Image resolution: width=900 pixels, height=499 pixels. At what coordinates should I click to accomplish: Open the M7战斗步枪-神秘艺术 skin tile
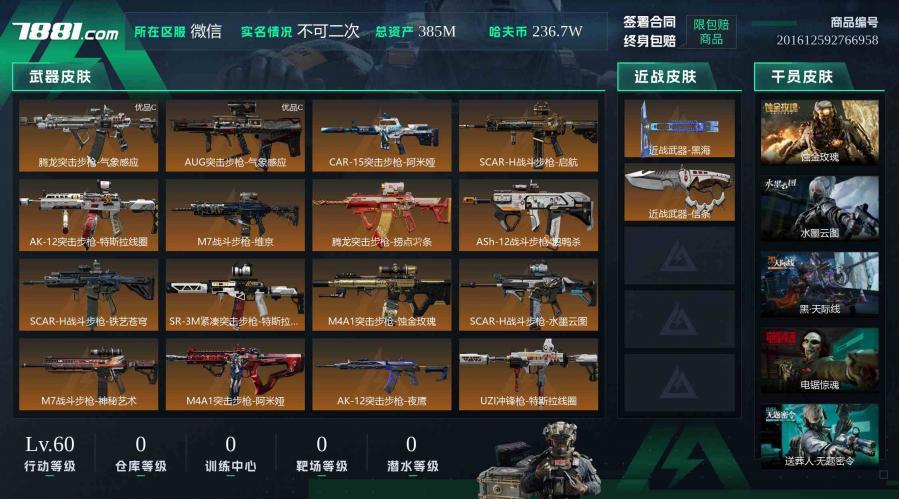click(x=88, y=374)
